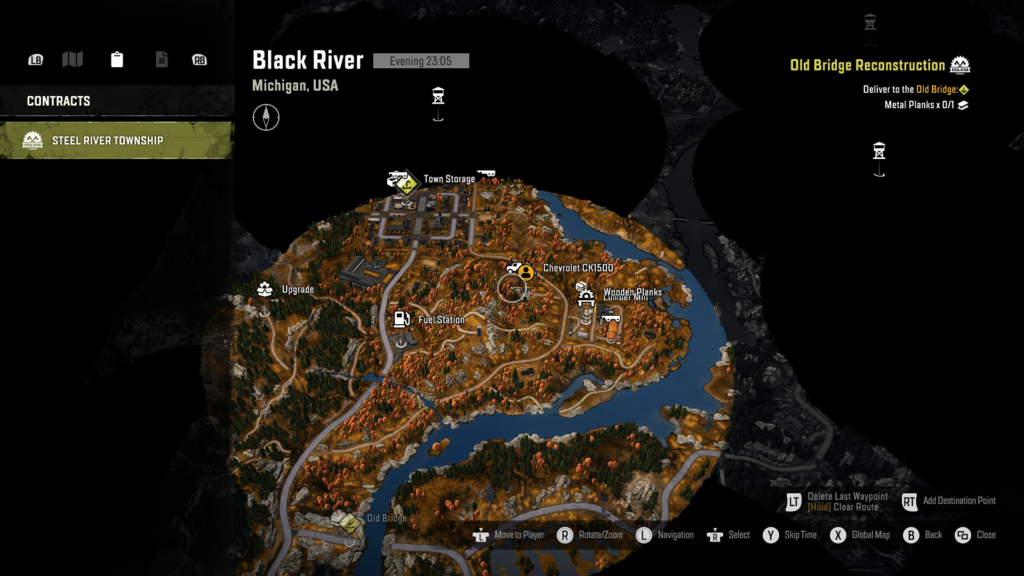1024x576 pixels.
Task: Select the Town Storage map marker
Action: click(402, 181)
